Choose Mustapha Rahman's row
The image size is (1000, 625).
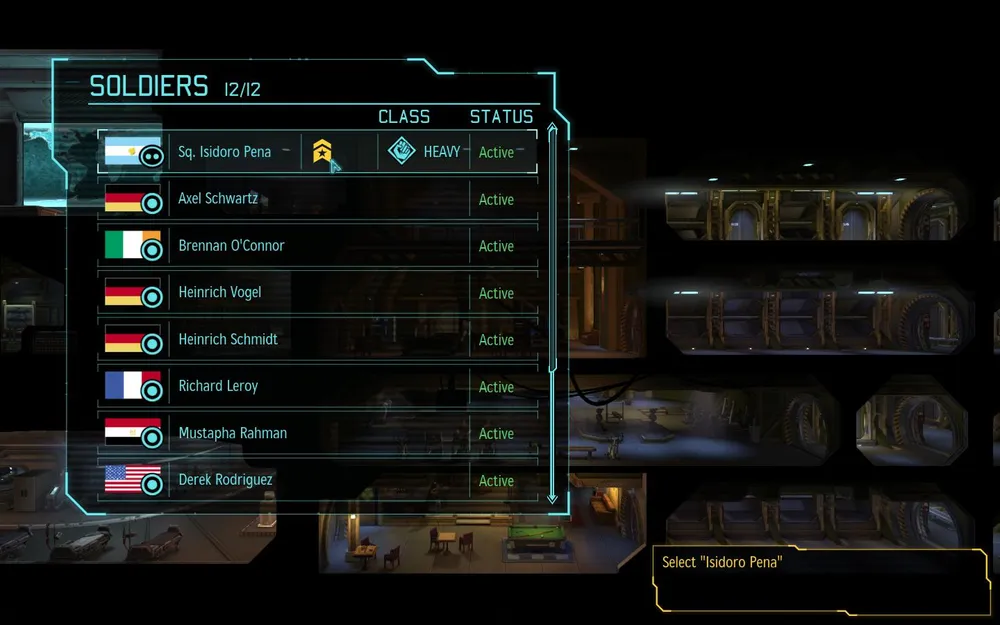[232, 433]
